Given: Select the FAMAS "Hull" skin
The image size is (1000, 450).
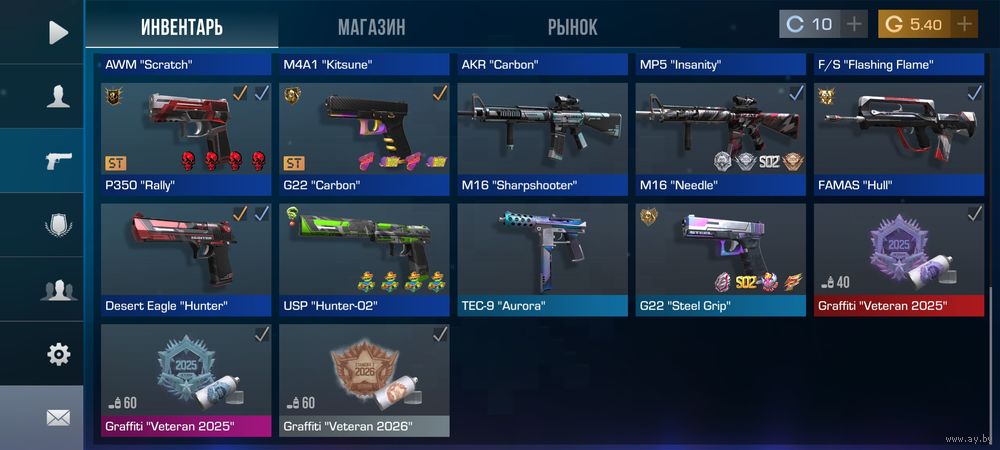Looking at the screenshot, I should point(898,138).
